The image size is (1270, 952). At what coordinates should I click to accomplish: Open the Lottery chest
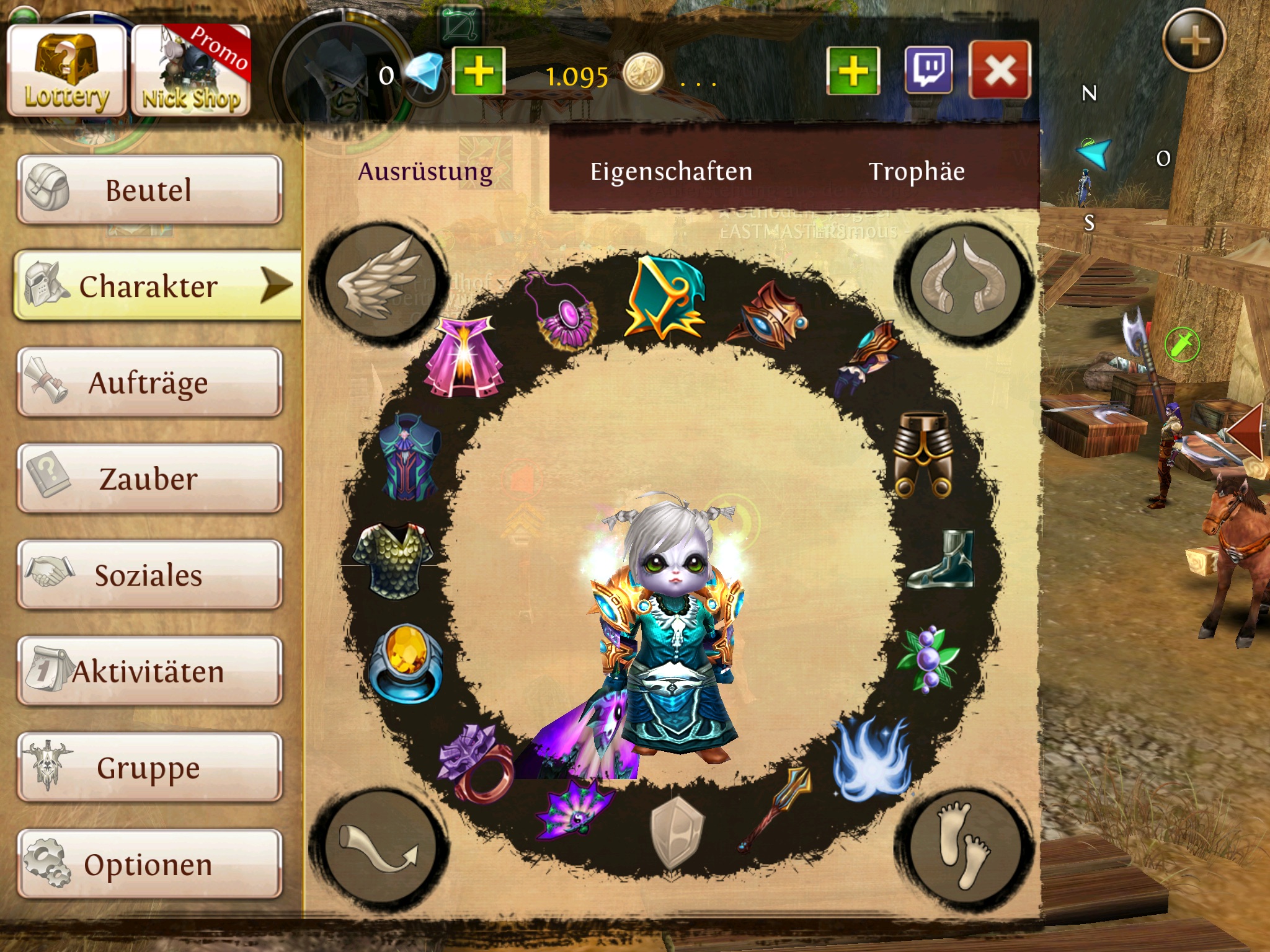66,71
